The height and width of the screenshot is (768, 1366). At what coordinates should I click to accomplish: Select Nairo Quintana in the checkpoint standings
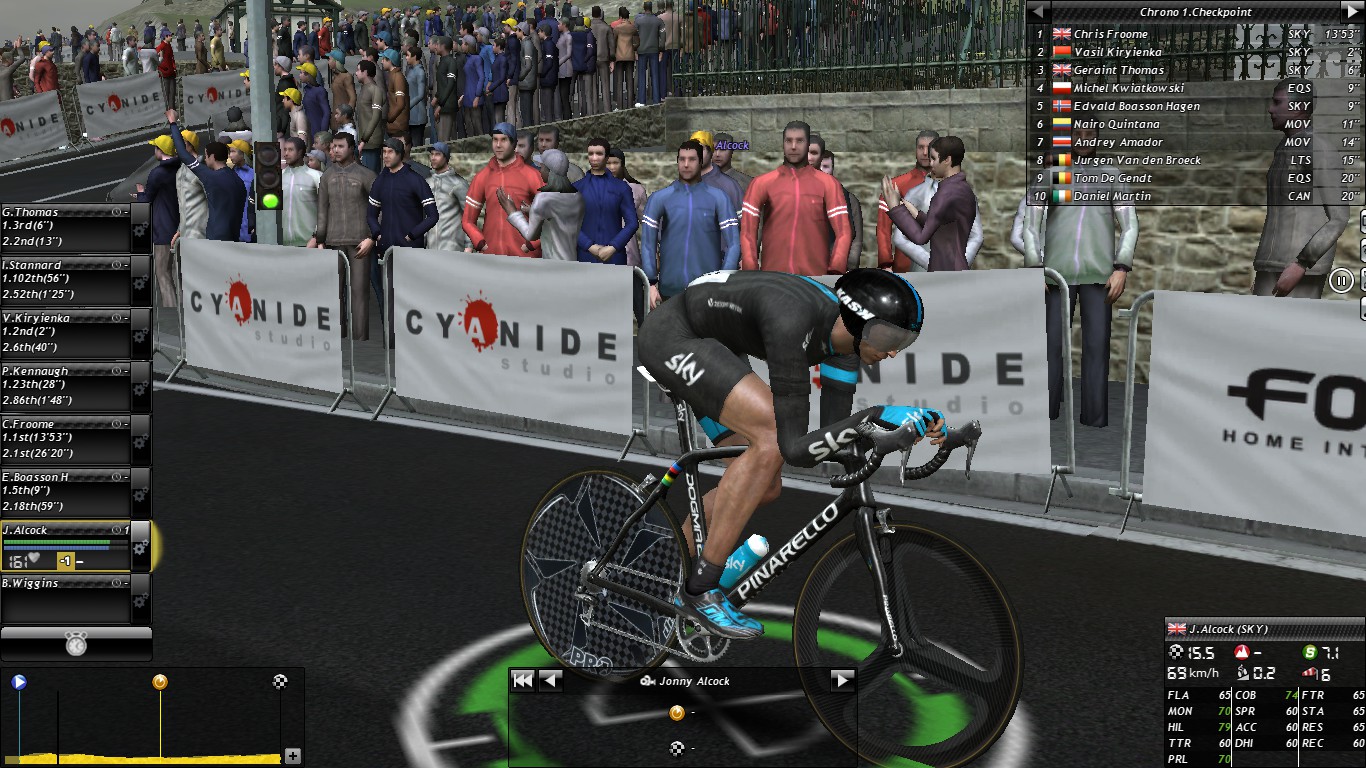click(1116, 124)
